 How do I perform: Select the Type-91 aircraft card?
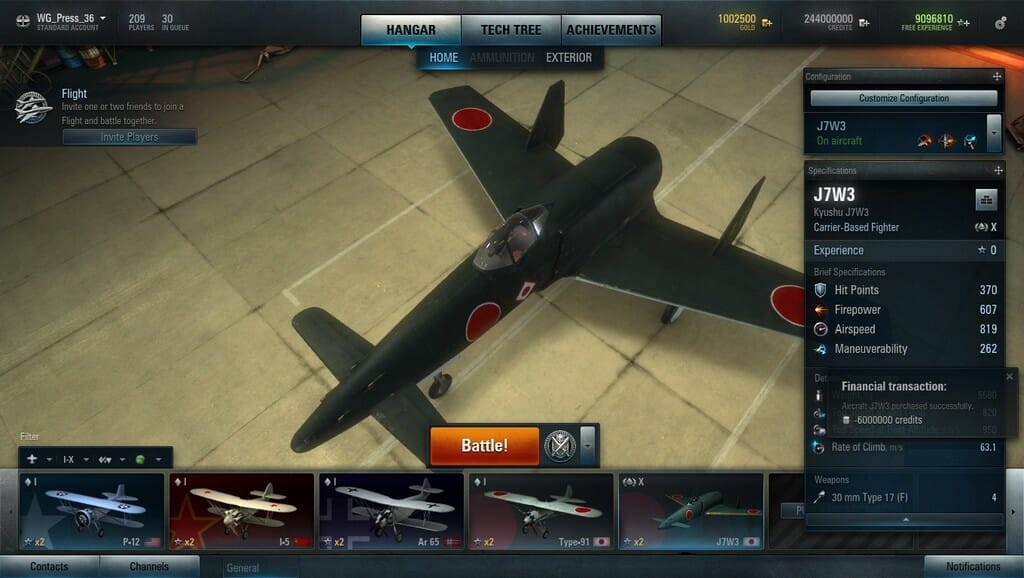[541, 511]
